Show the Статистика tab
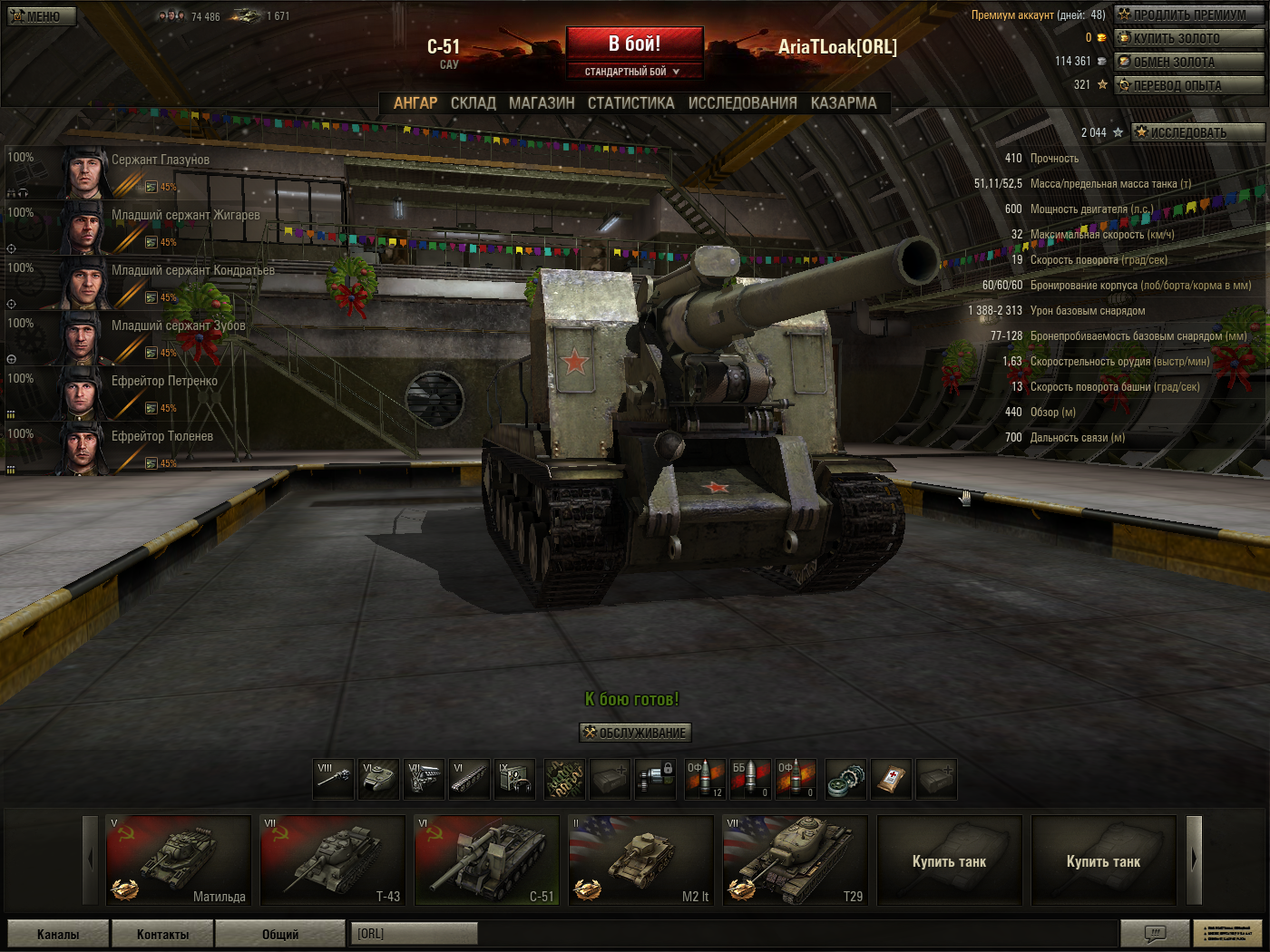Image resolution: width=1270 pixels, height=952 pixels. coord(630,103)
